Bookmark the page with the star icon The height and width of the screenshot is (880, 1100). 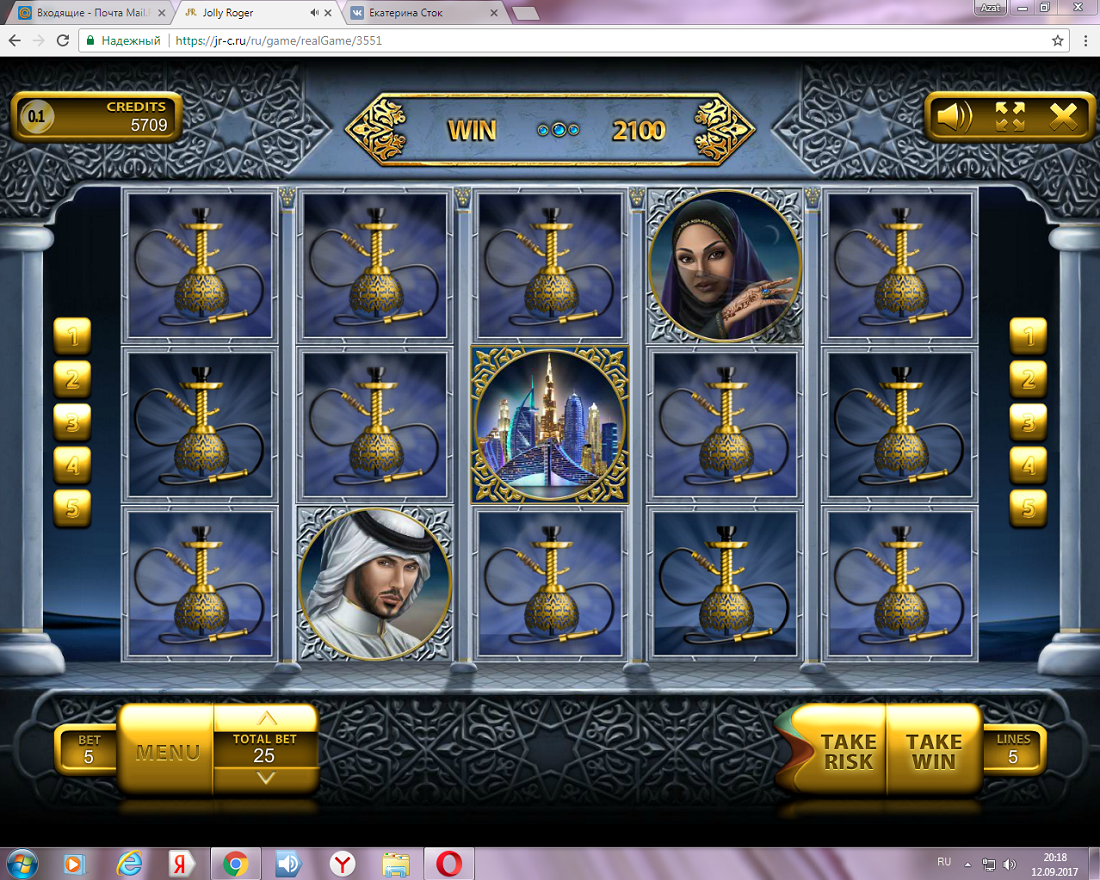(1058, 41)
